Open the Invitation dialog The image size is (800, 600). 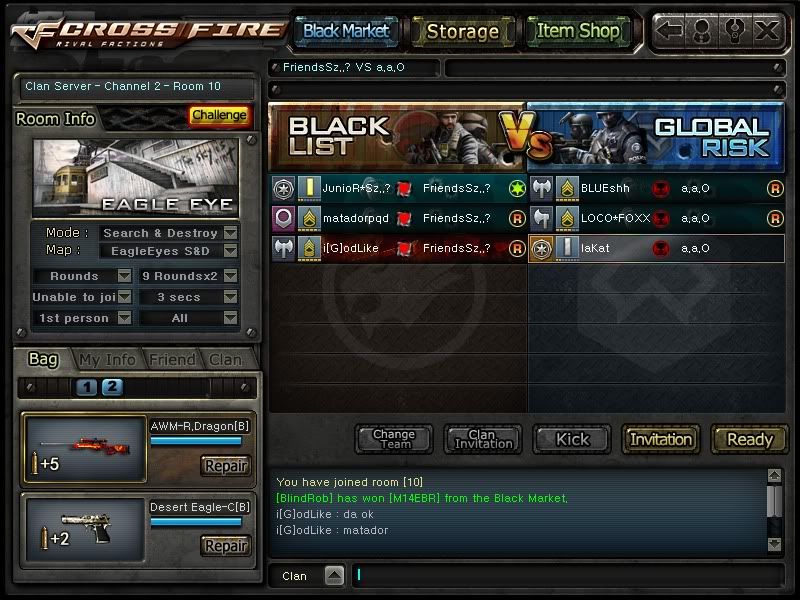tap(661, 439)
